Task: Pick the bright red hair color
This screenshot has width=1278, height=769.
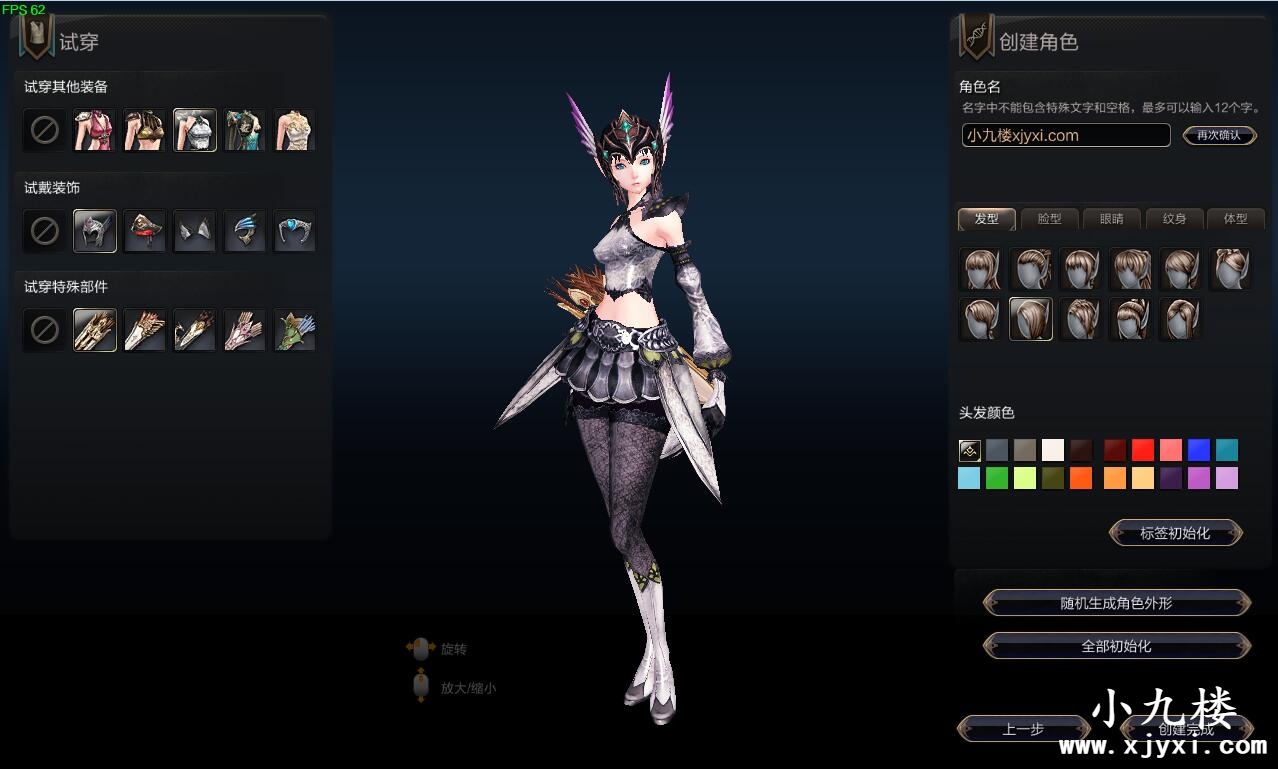Action: point(1142,450)
